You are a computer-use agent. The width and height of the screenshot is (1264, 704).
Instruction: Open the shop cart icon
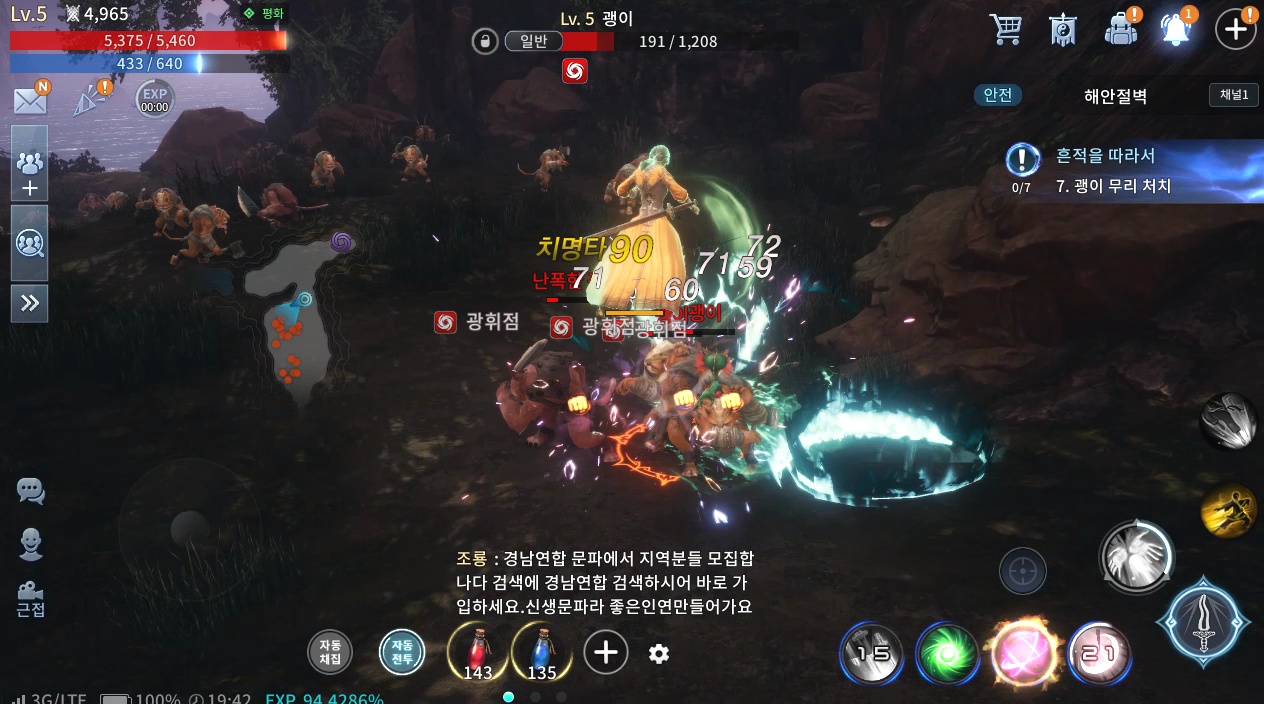tap(1005, 29)
